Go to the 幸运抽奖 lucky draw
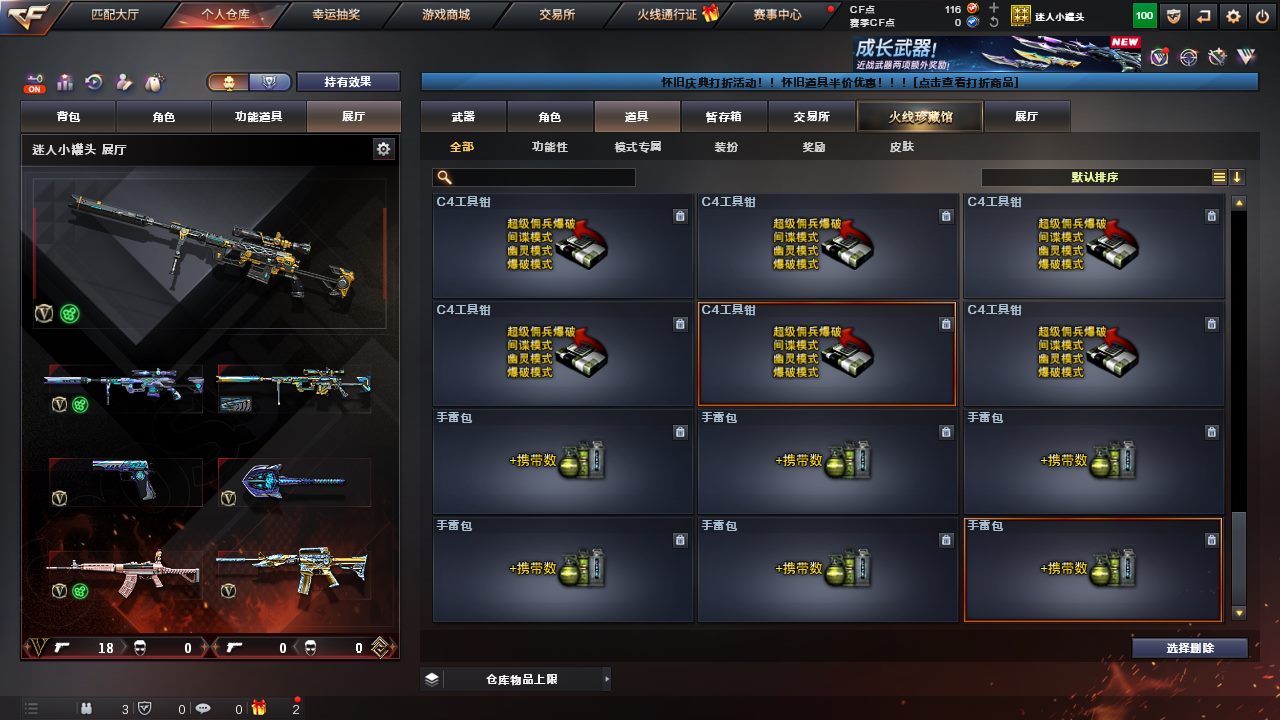The width and height of the screenshot is (1280, 720). click(x=337, y=15)
